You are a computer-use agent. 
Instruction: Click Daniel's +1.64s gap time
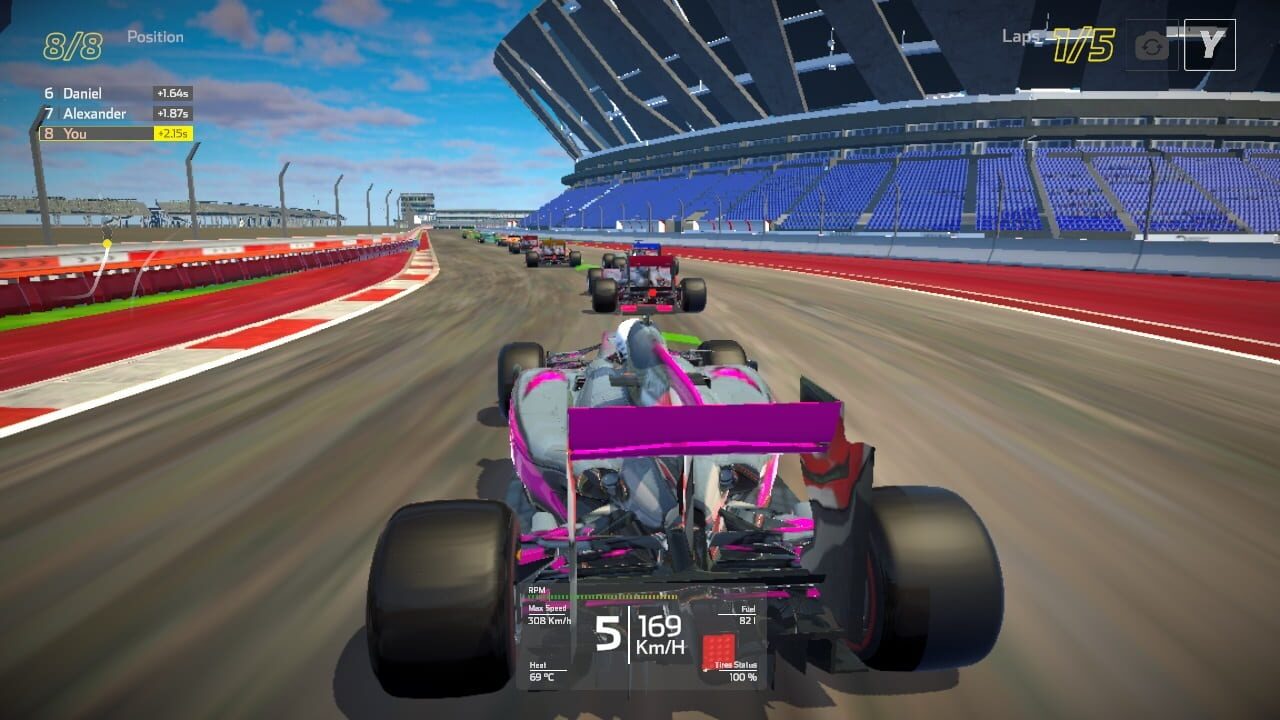176,92
